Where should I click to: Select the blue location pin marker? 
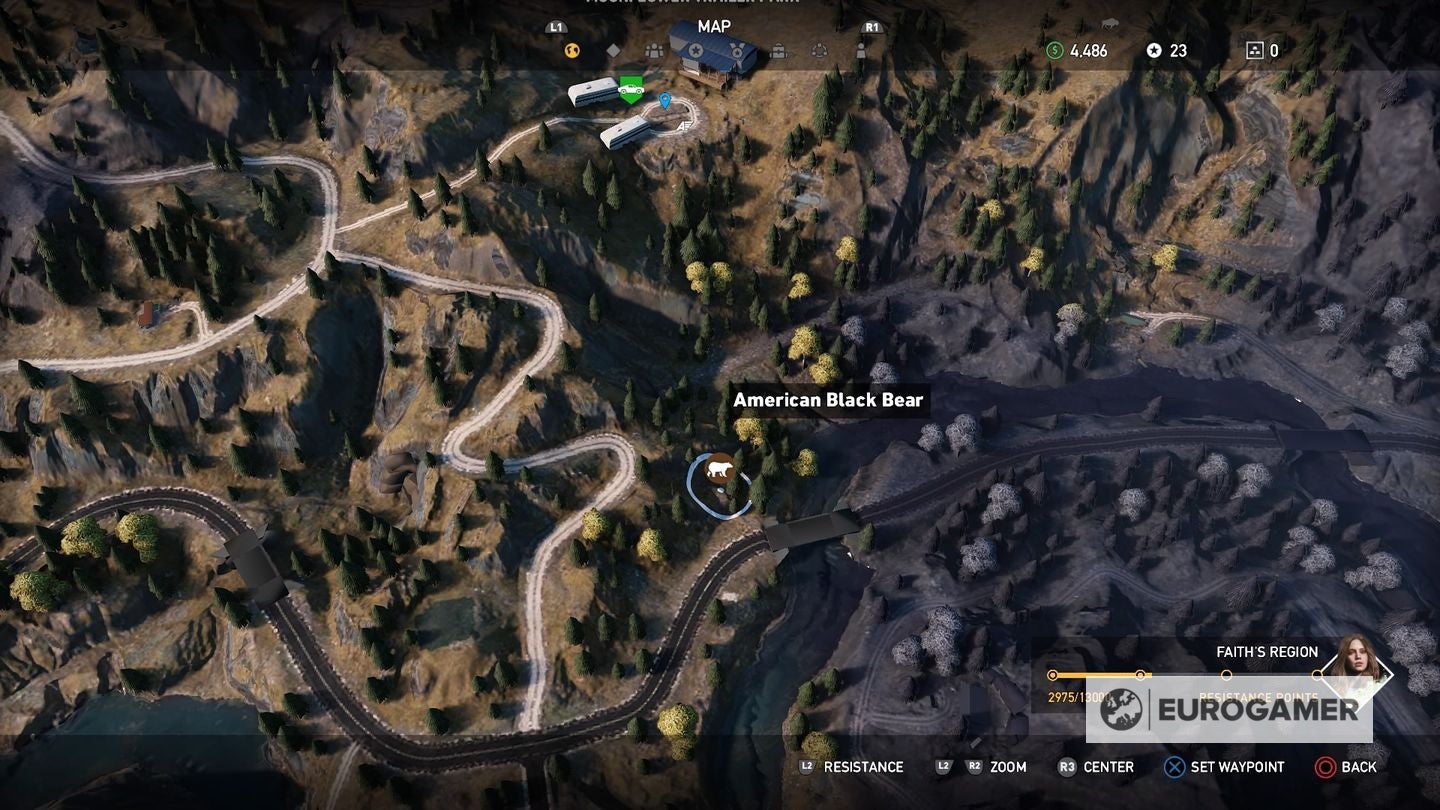tap(665, 100)
